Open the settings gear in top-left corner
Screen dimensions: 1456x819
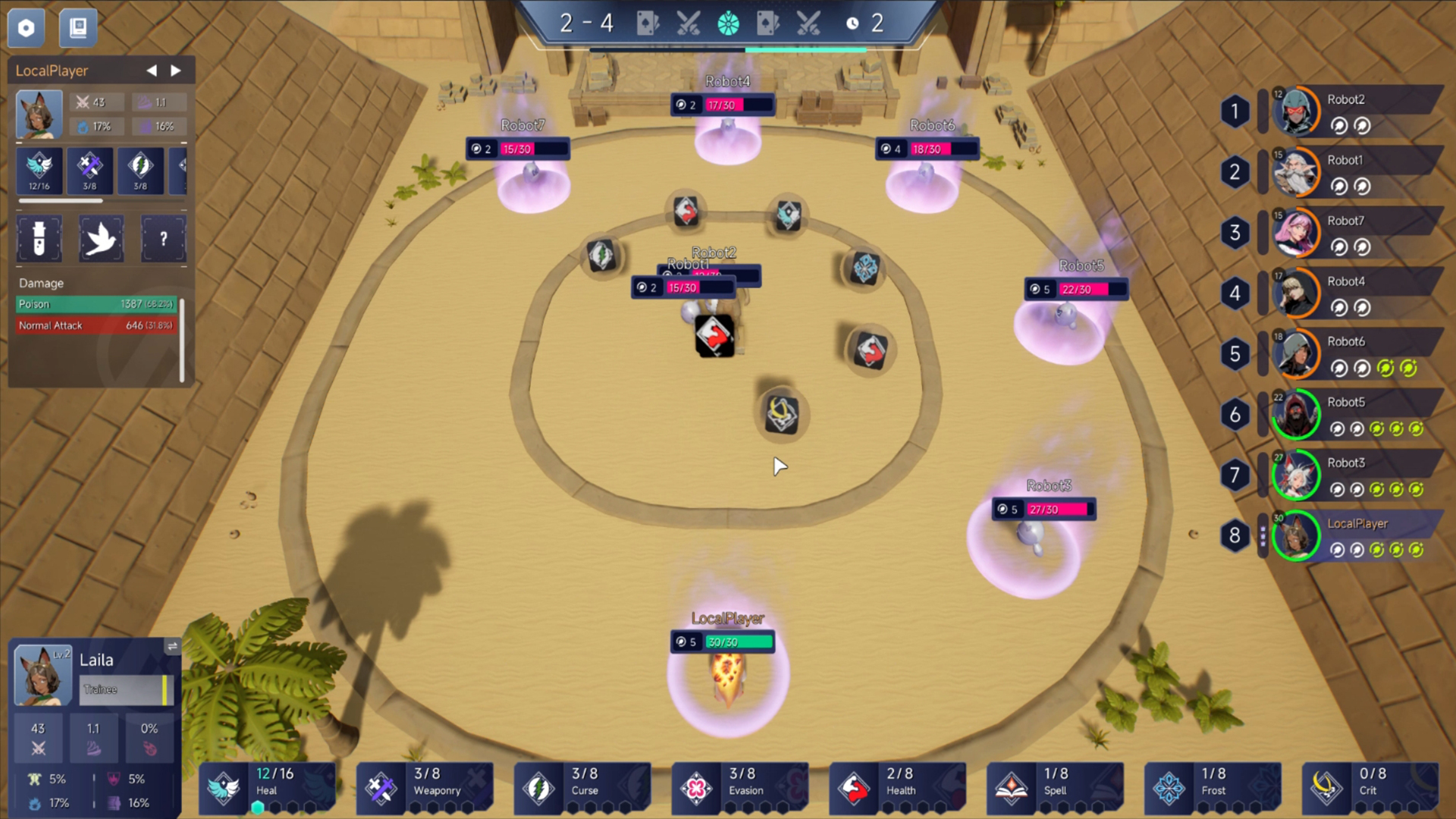[26, 27]
